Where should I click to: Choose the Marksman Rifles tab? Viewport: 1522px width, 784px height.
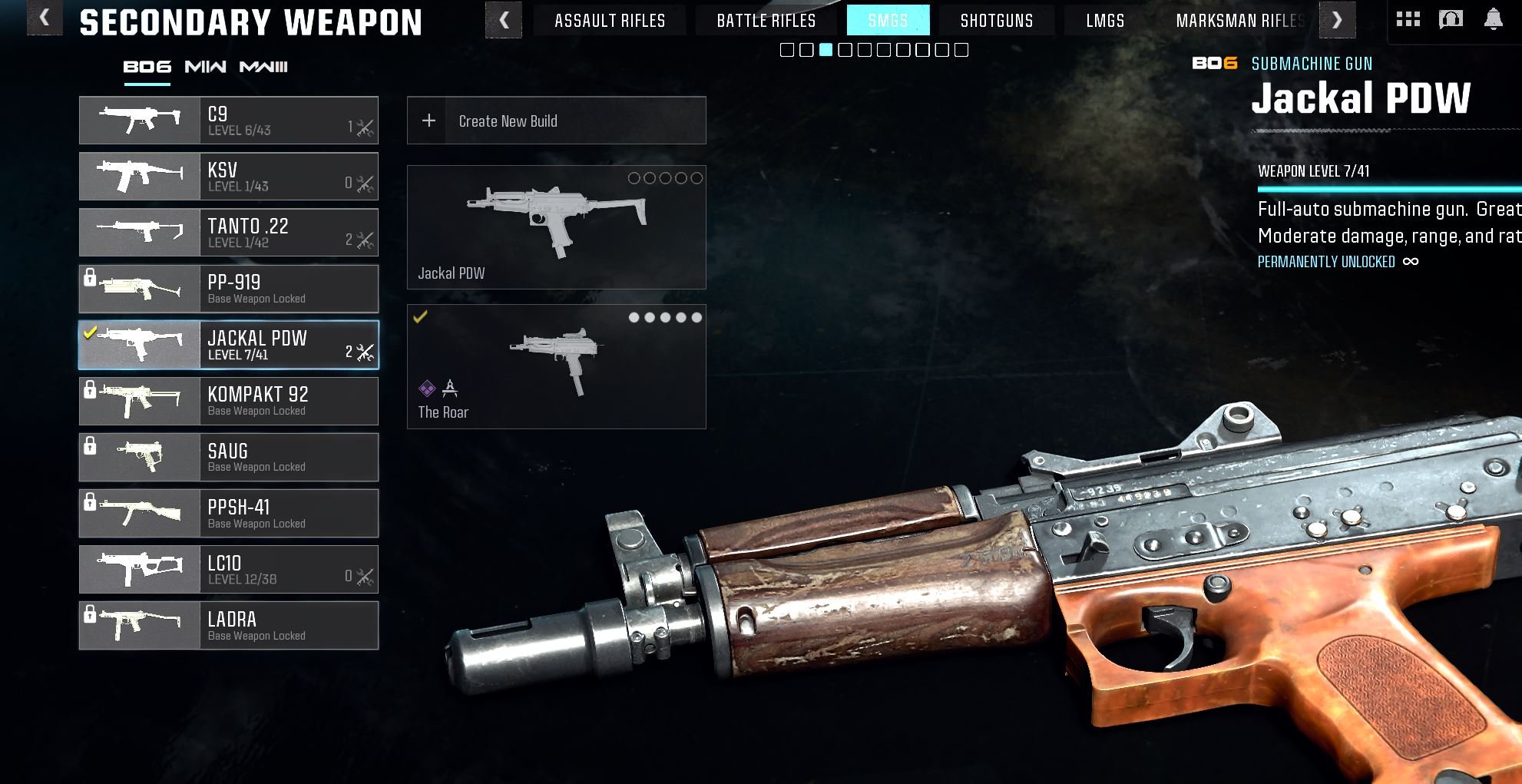1239,21
